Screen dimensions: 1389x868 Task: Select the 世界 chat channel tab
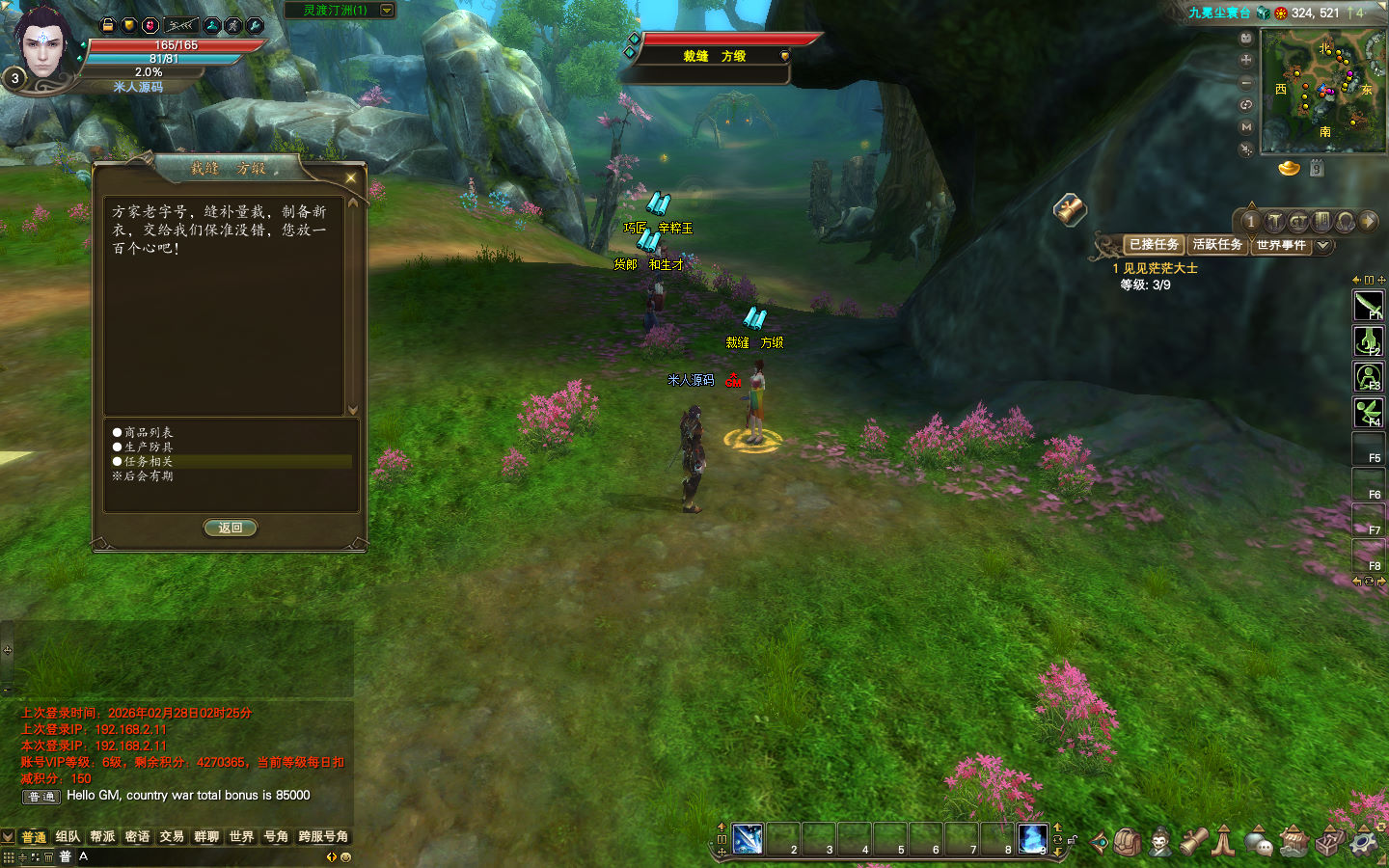[241, 836]
